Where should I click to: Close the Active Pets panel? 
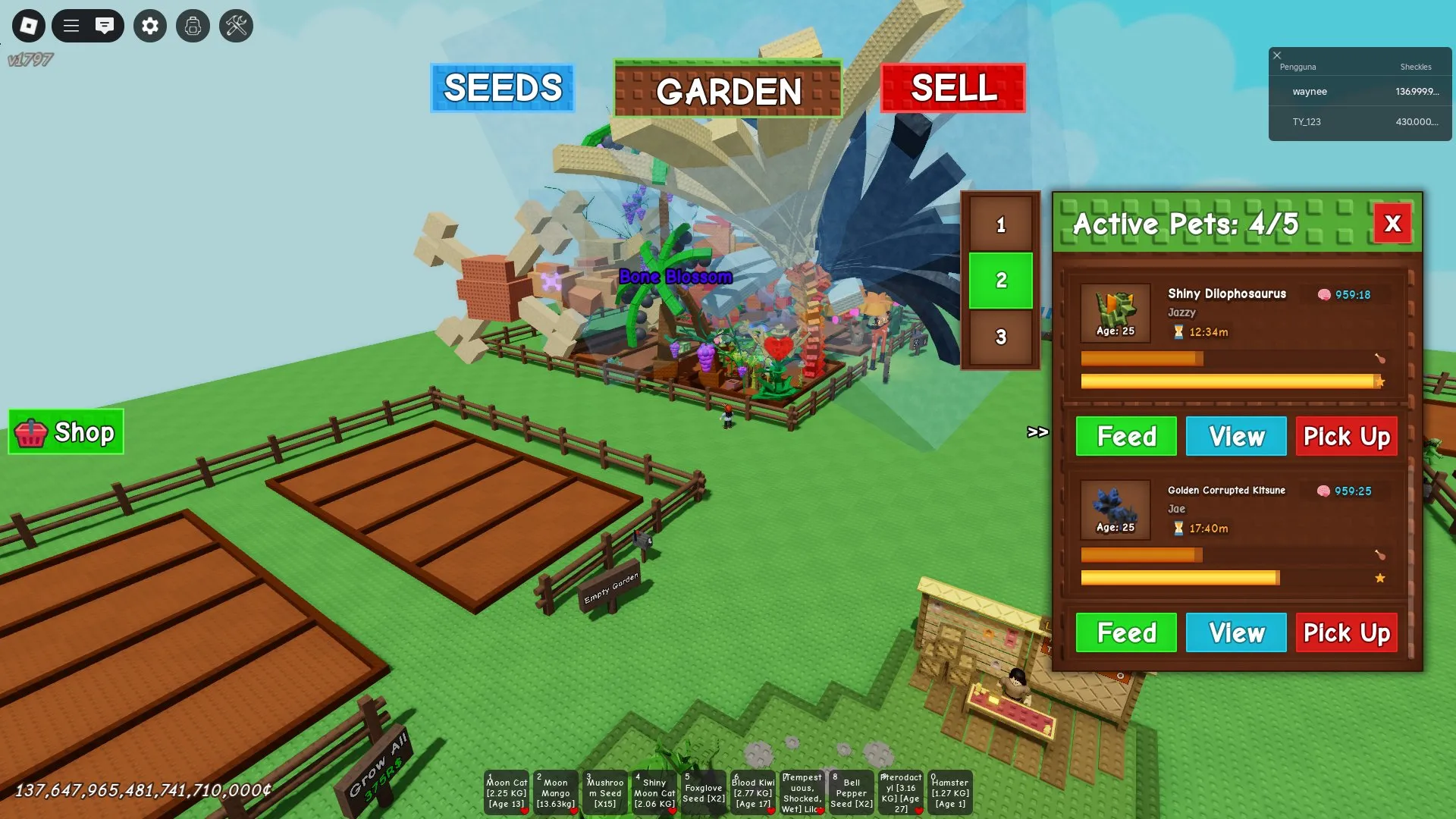click(x=1392, y=224)
